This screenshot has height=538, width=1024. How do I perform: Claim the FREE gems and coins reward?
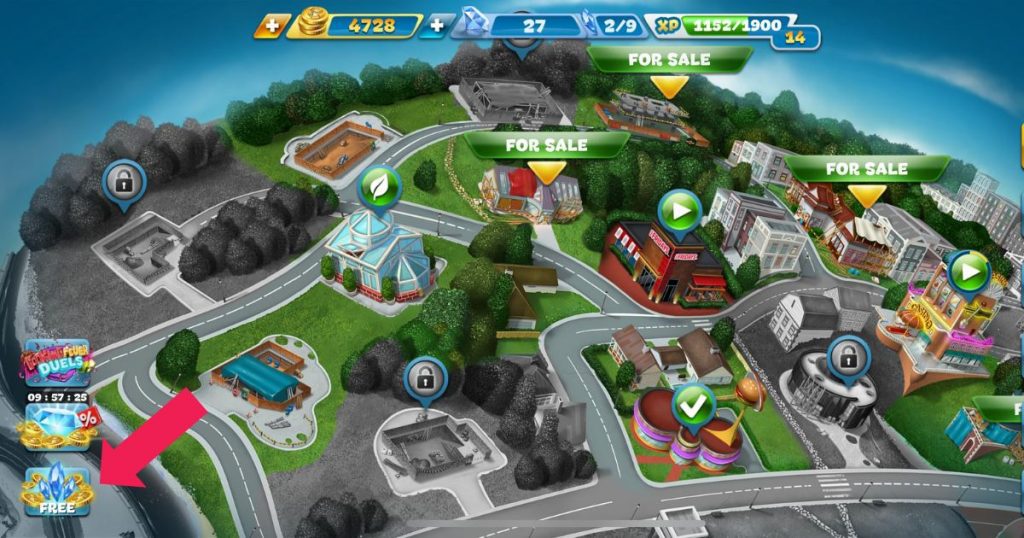[57, 490]
